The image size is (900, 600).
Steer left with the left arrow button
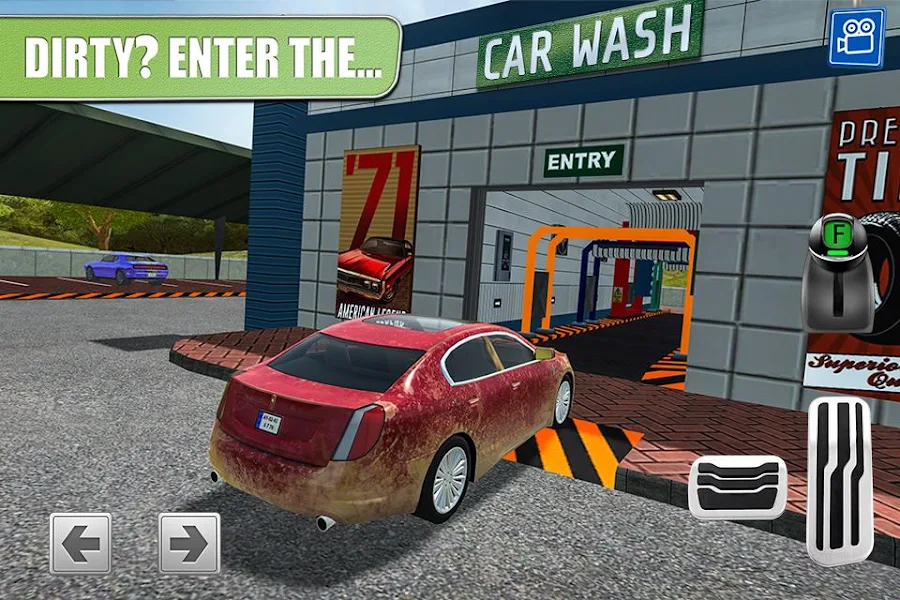coord(81,544)
